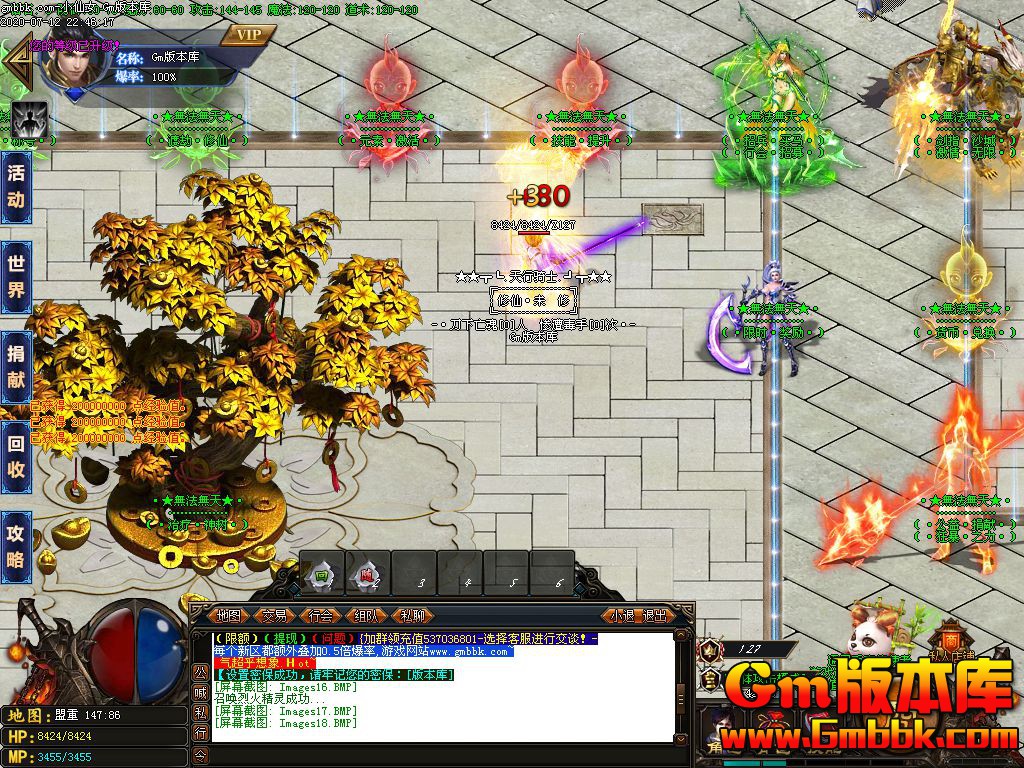Click 小退 to log out to character select
Screen dimensions: 1024x768
[x=623, y=616]
